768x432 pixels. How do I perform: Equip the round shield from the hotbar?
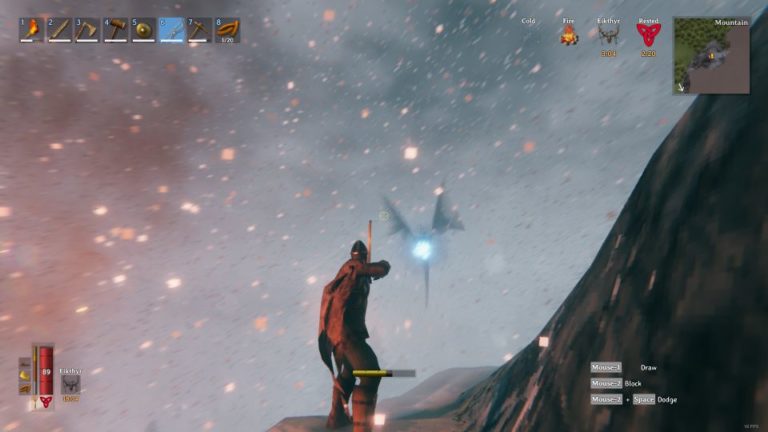[143, 30]
